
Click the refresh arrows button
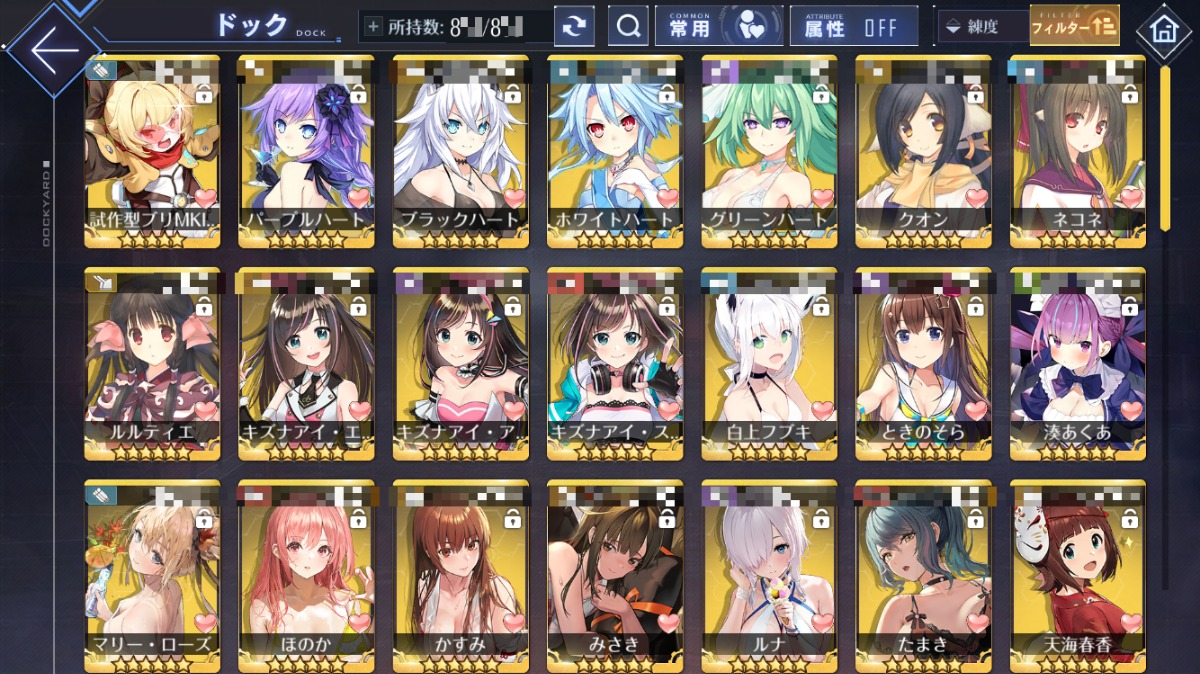pyautogui.click(x=574, y=27)
